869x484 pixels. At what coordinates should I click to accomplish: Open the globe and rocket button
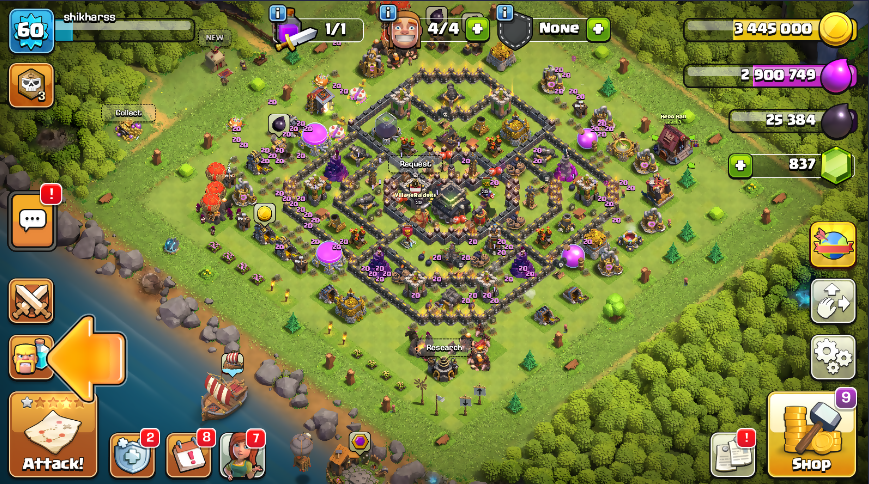click(x=832, y=245)
